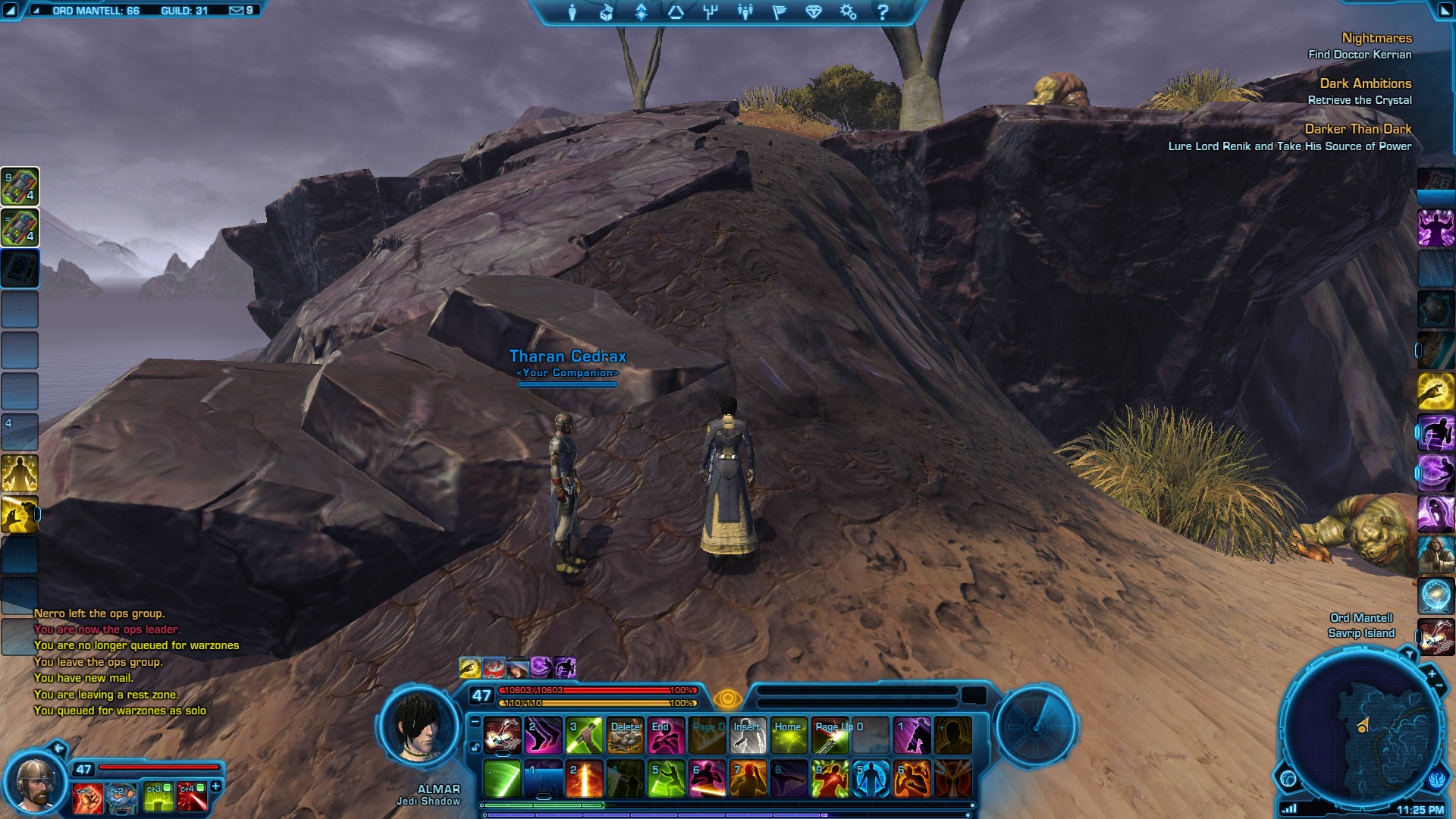This screenshot has height=819, width=1456.
Task: Activate the rock-throwing ability bound to Delete
Action: (x=626, y=736)
